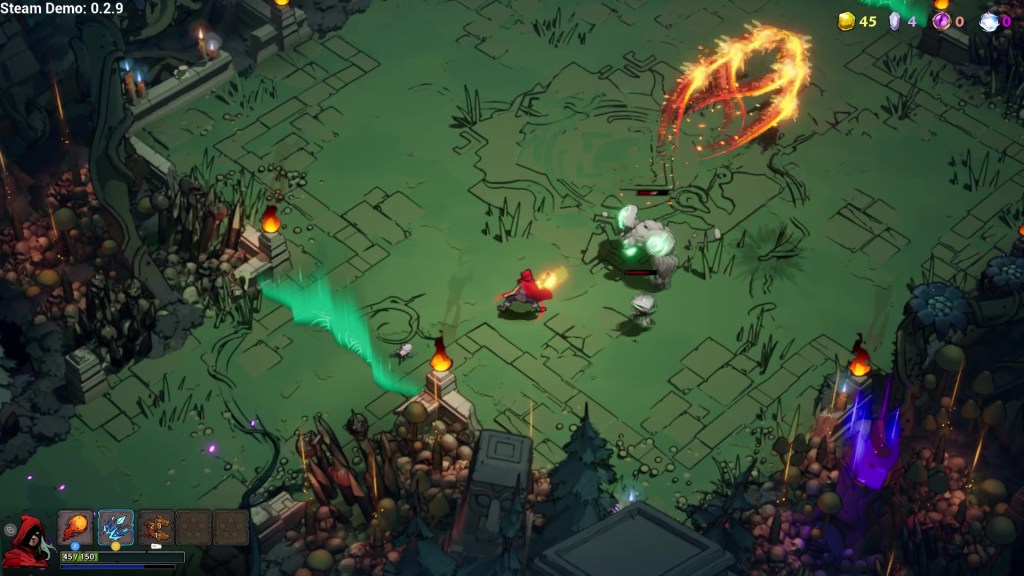Click the pale crystal shard currency icon
The image size is (1024, 576).
[895, 21]
